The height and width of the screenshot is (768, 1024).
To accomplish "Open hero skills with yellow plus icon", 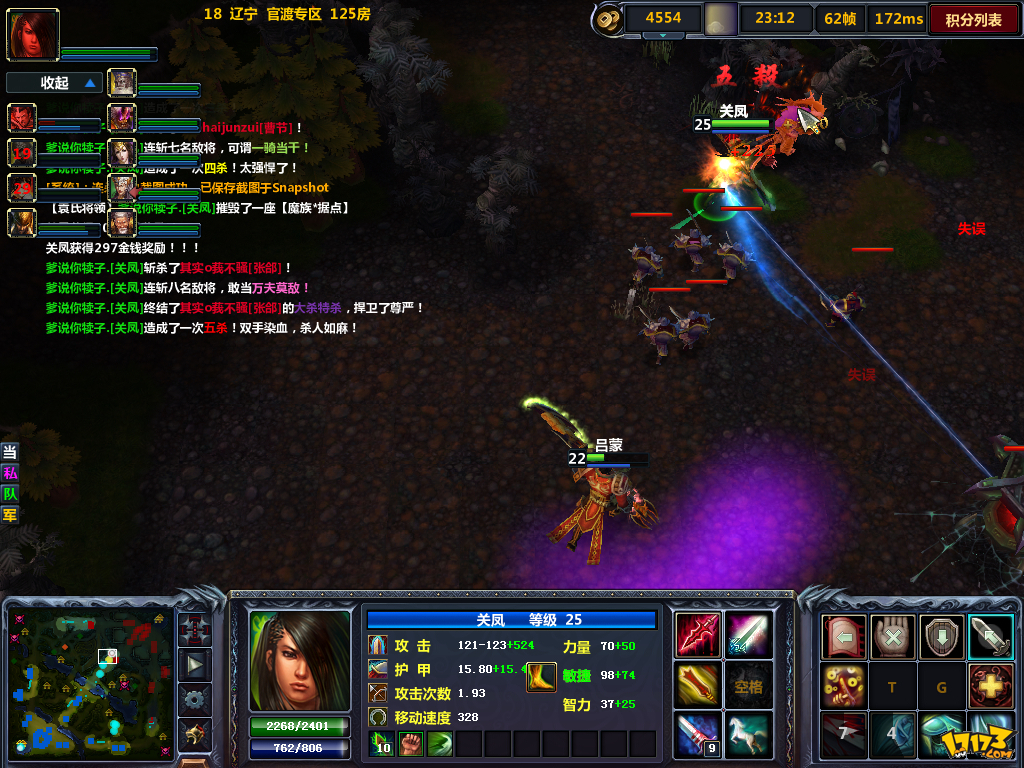I will click(x=991, y=686).
